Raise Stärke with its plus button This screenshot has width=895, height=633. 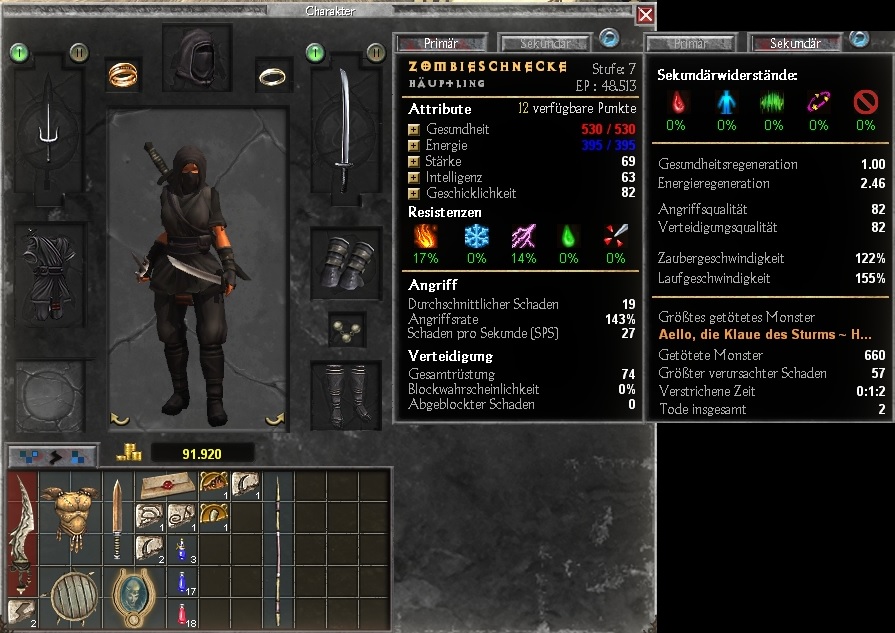[414, 161]
